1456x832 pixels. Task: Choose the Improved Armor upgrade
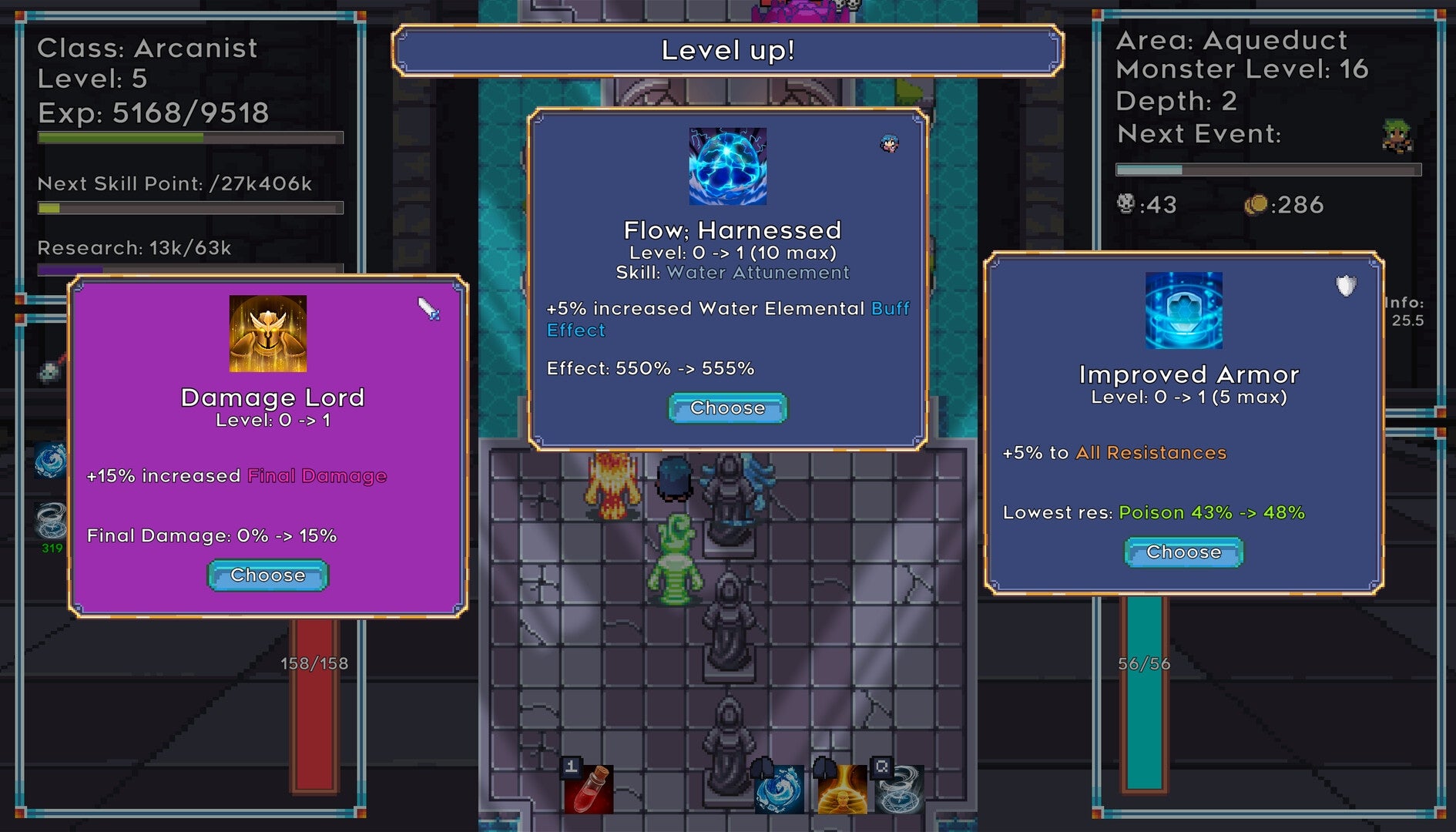[1183, 552]
